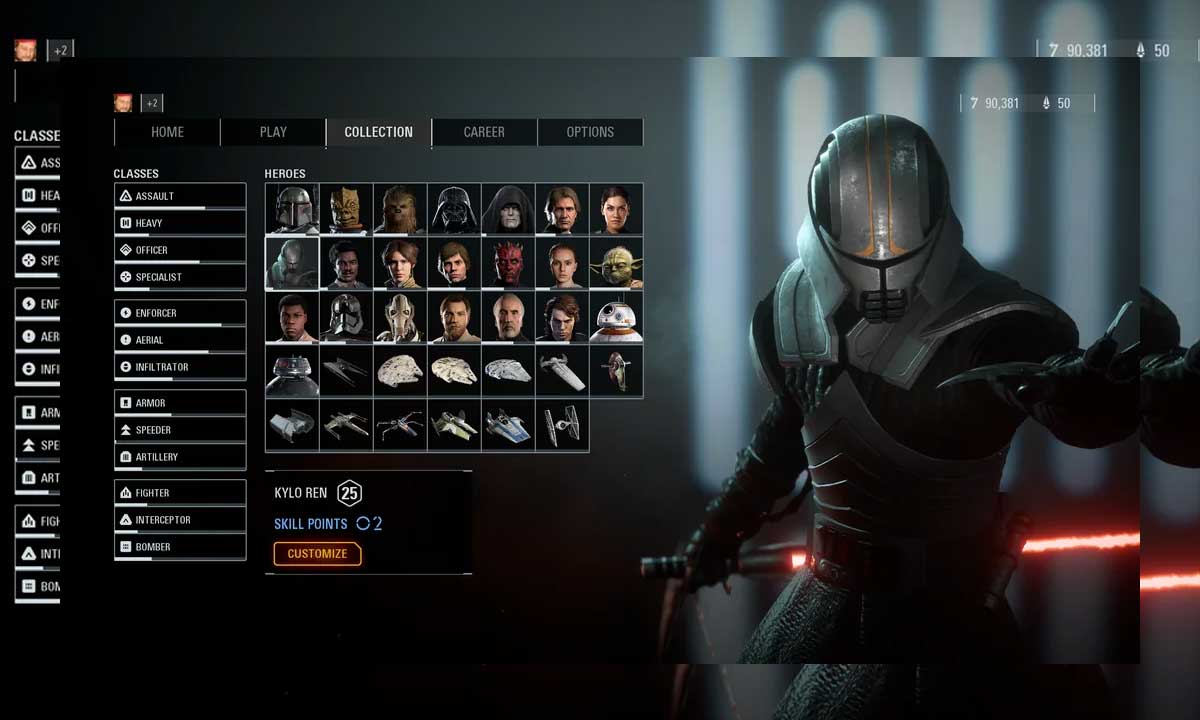Choose the Chewbacca hero tile
This screenshot has width=1200, height=720.
point(400,209)
